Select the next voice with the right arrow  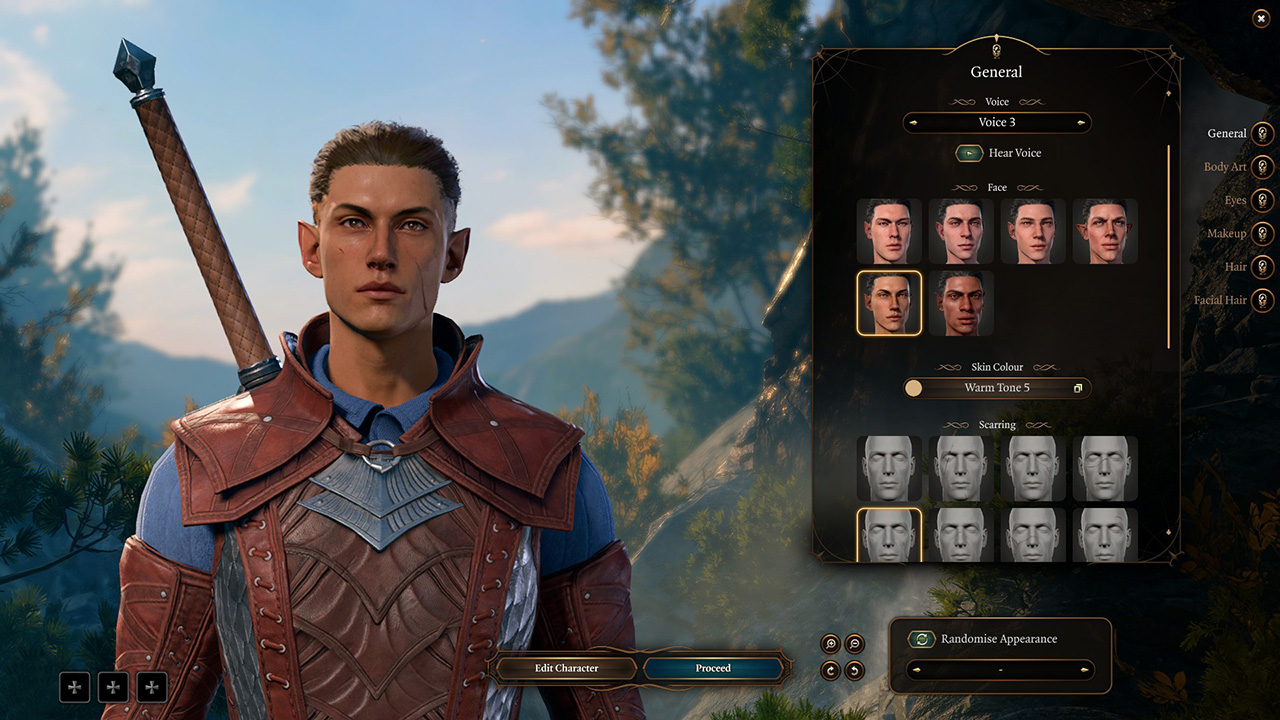pos(1081,123)
